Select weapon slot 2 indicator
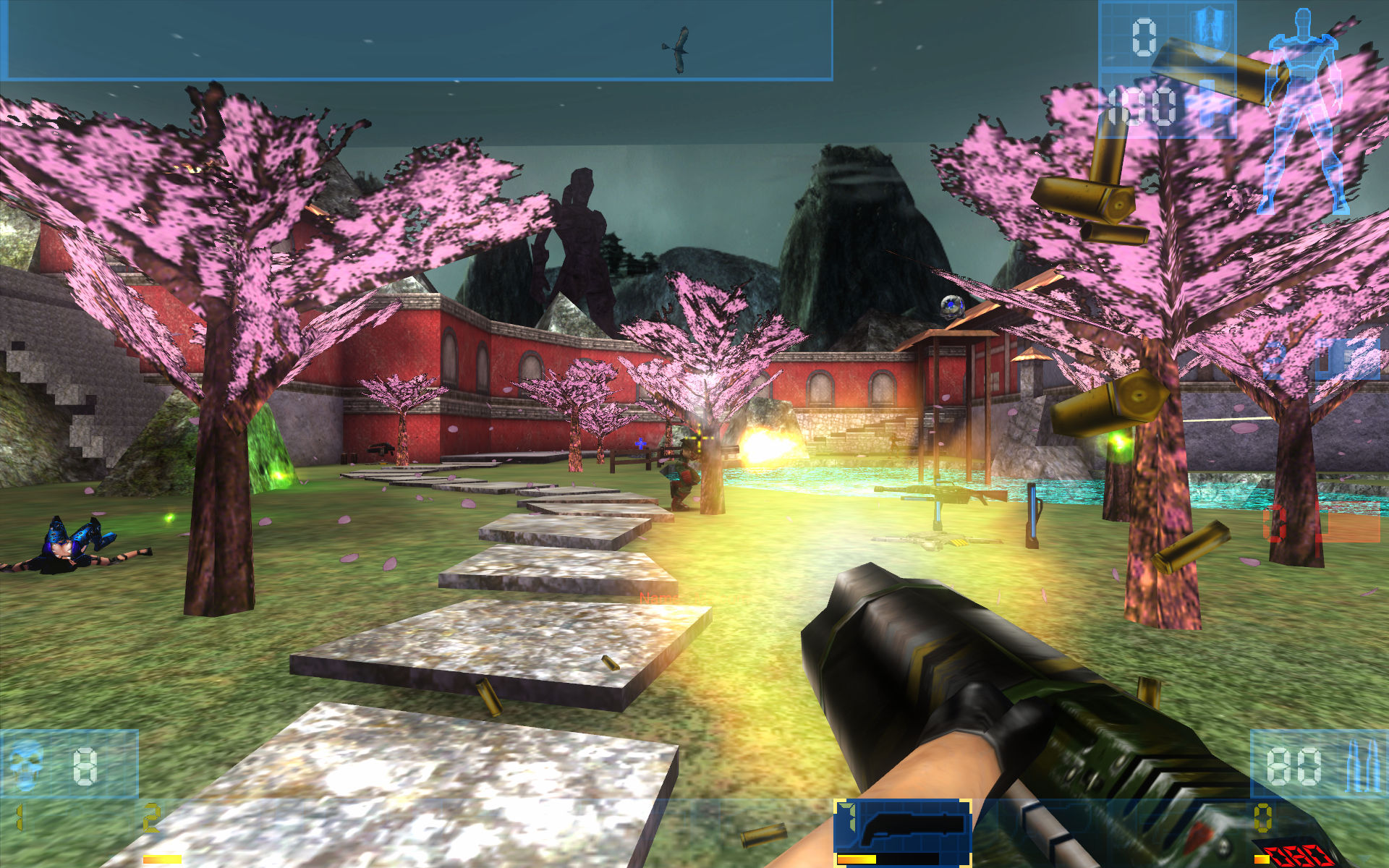The width and height of the screenshot is (1389, 868). tap(151, 818)
